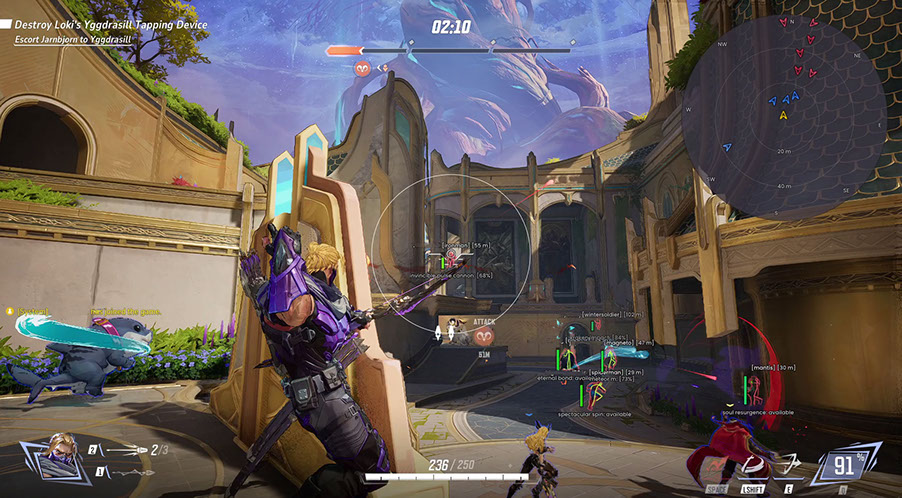Activate the bow and arrow ability icon
Screen dimensions: 902x498
791,463
